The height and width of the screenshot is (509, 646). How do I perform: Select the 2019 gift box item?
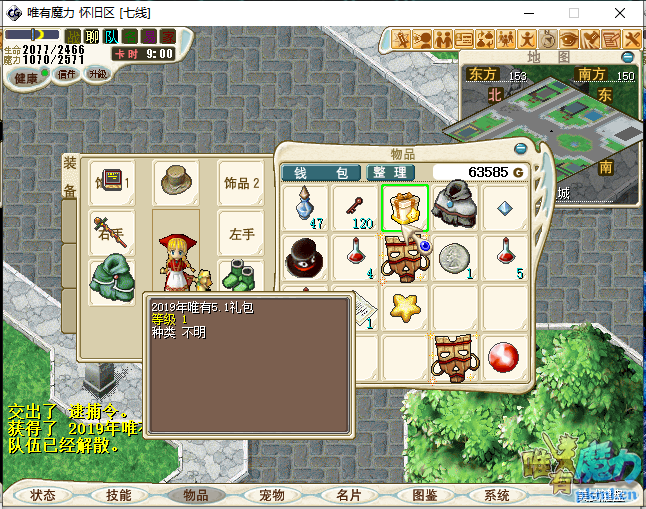[x=405, y=207]
